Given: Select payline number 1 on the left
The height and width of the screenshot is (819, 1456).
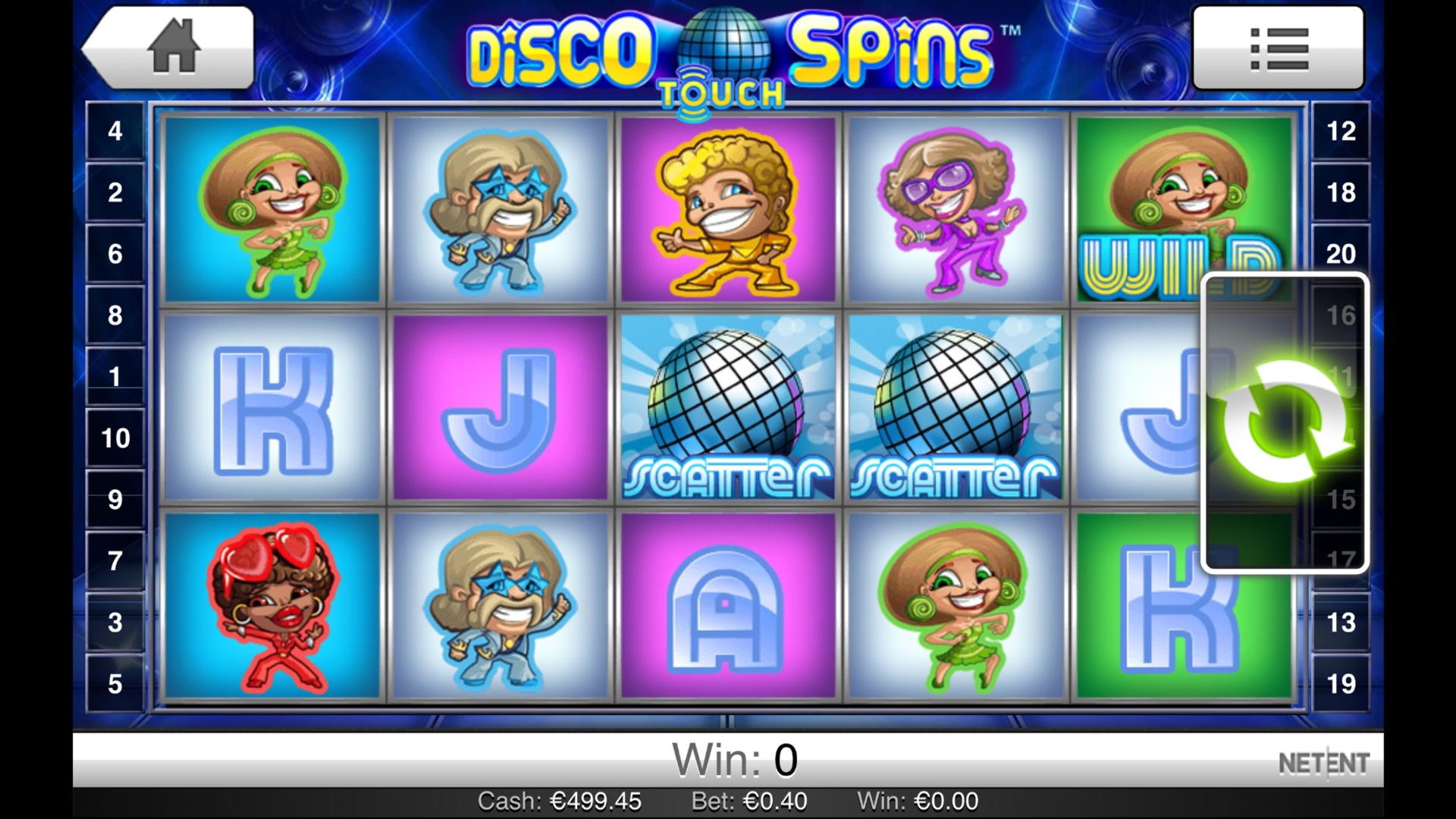Looking at the screenshot, I should pyautogui.click(x=115, y=375).
